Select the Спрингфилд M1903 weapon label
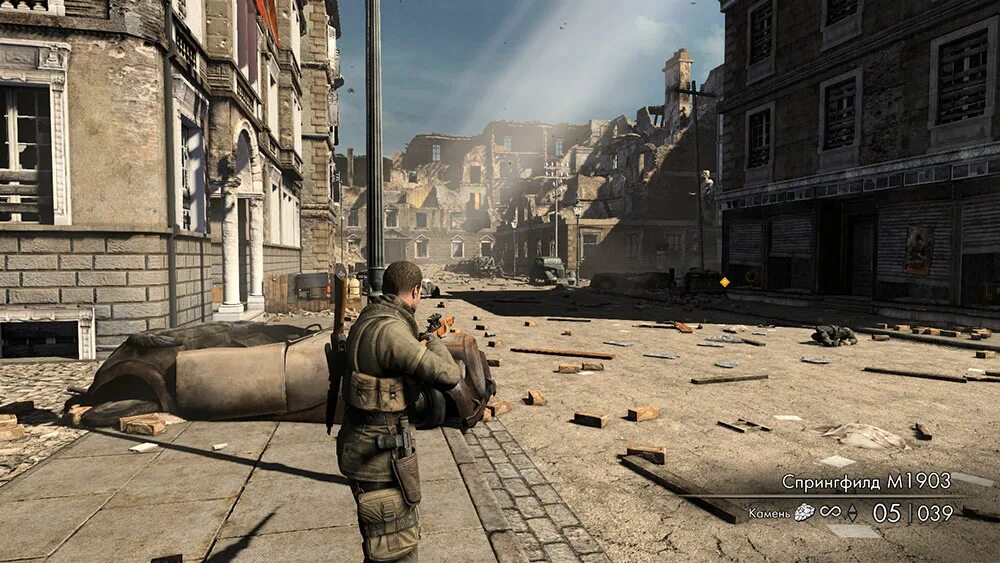The width and height of the screenshot is (1000, 563). [866, 482]
